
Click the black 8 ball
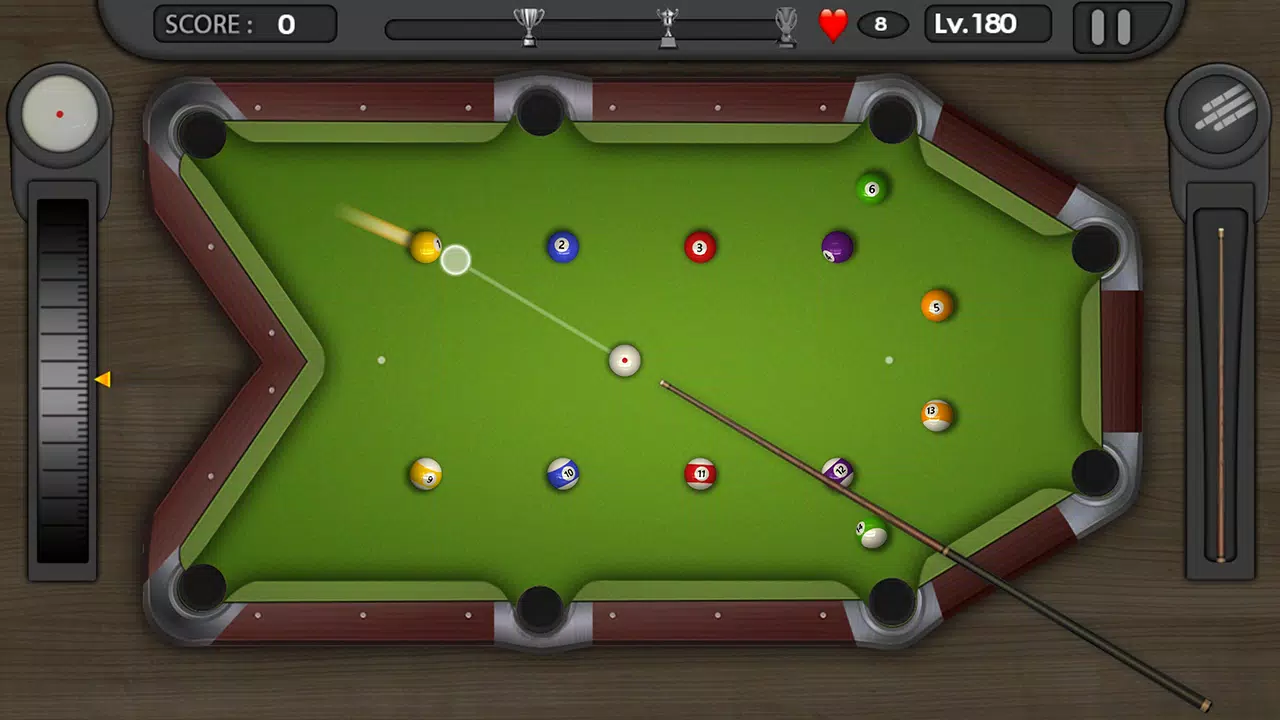pos(838,247)
